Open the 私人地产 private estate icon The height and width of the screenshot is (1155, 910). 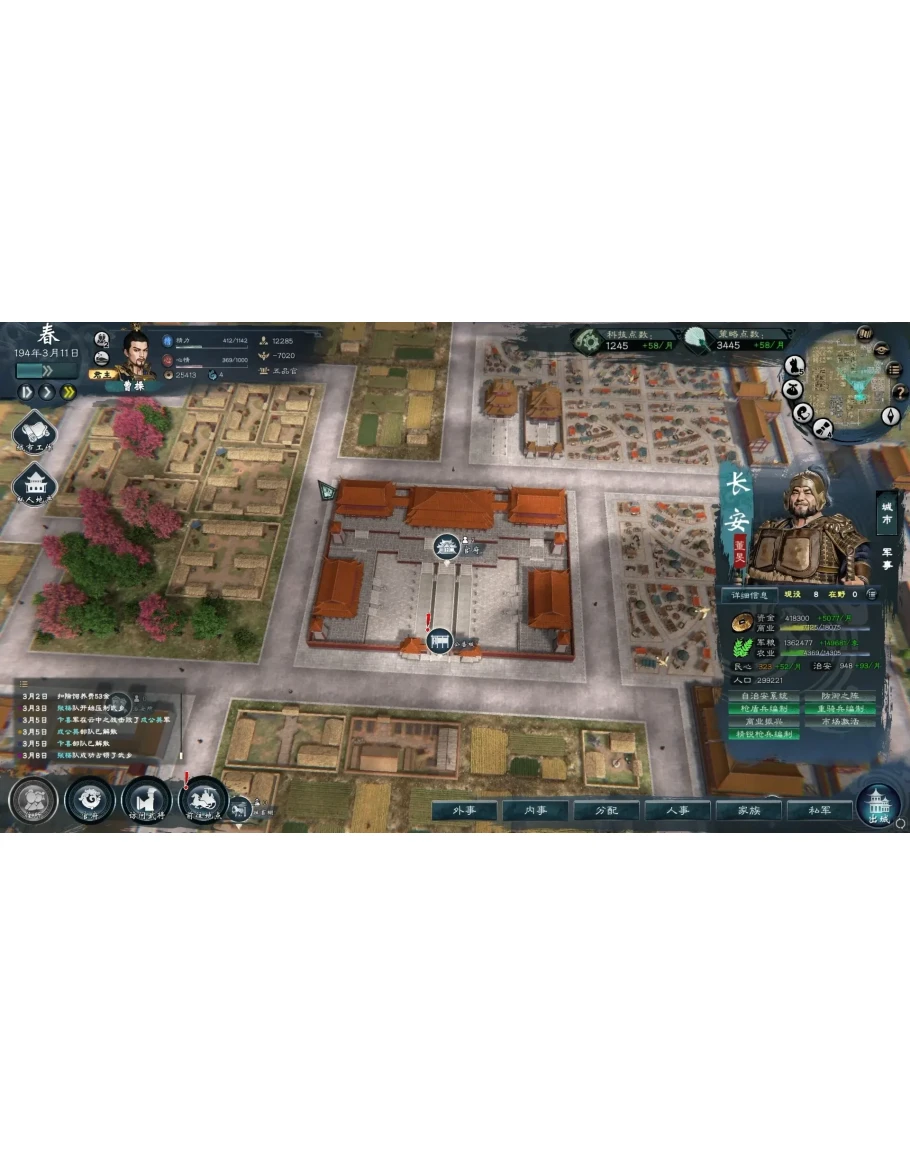click(34, 487)
